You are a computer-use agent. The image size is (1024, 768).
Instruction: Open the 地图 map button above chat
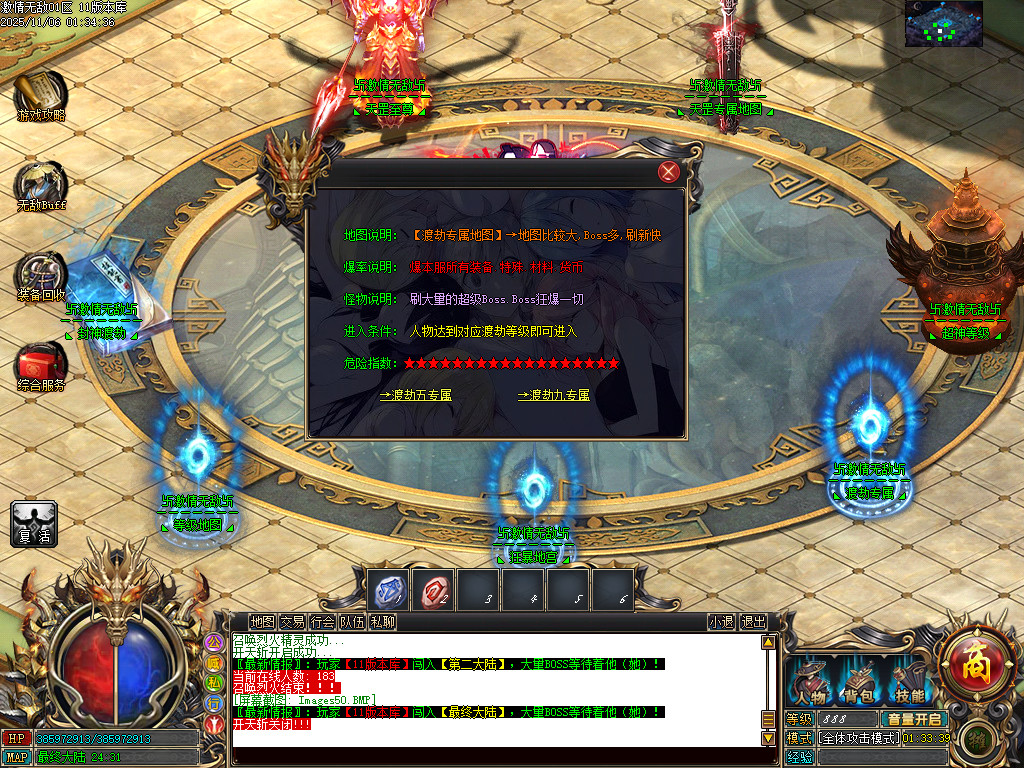point(262,622)
